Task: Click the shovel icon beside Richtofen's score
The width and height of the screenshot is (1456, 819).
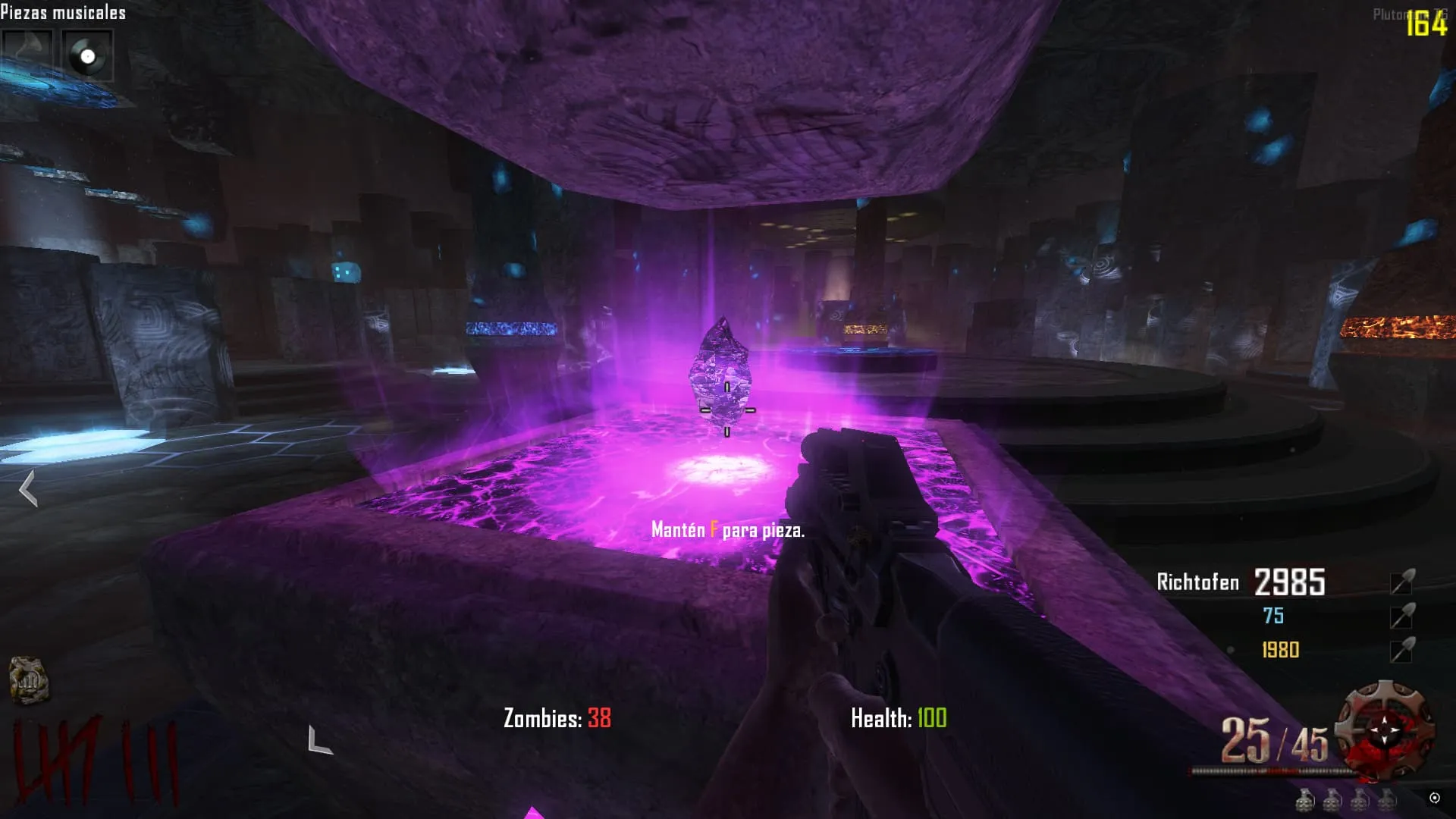Action: click(x=1402, y=582)
